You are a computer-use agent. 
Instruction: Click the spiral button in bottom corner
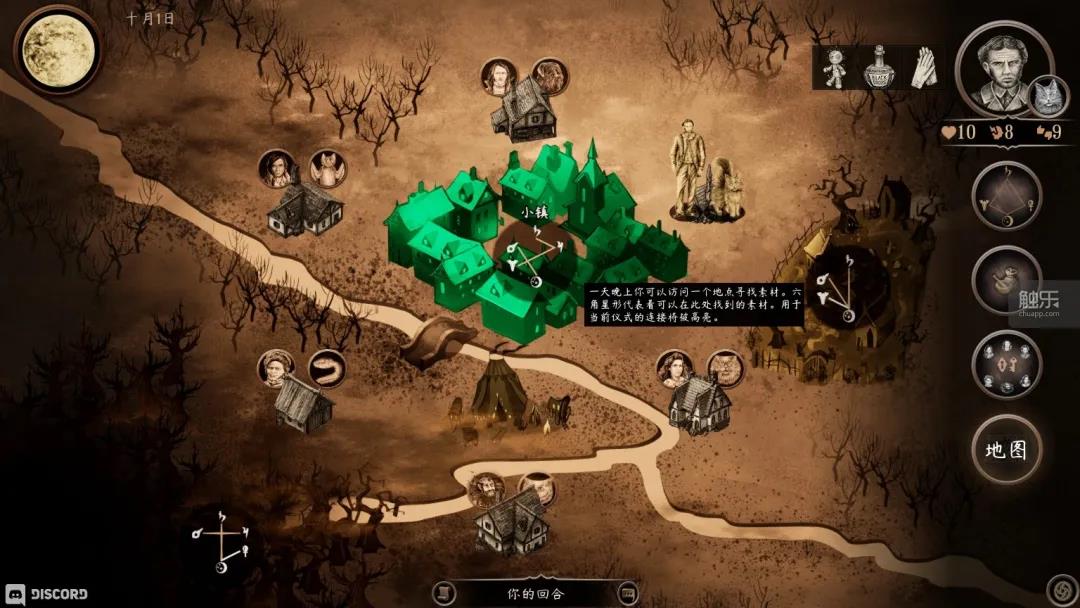[x=1060, y=589]
